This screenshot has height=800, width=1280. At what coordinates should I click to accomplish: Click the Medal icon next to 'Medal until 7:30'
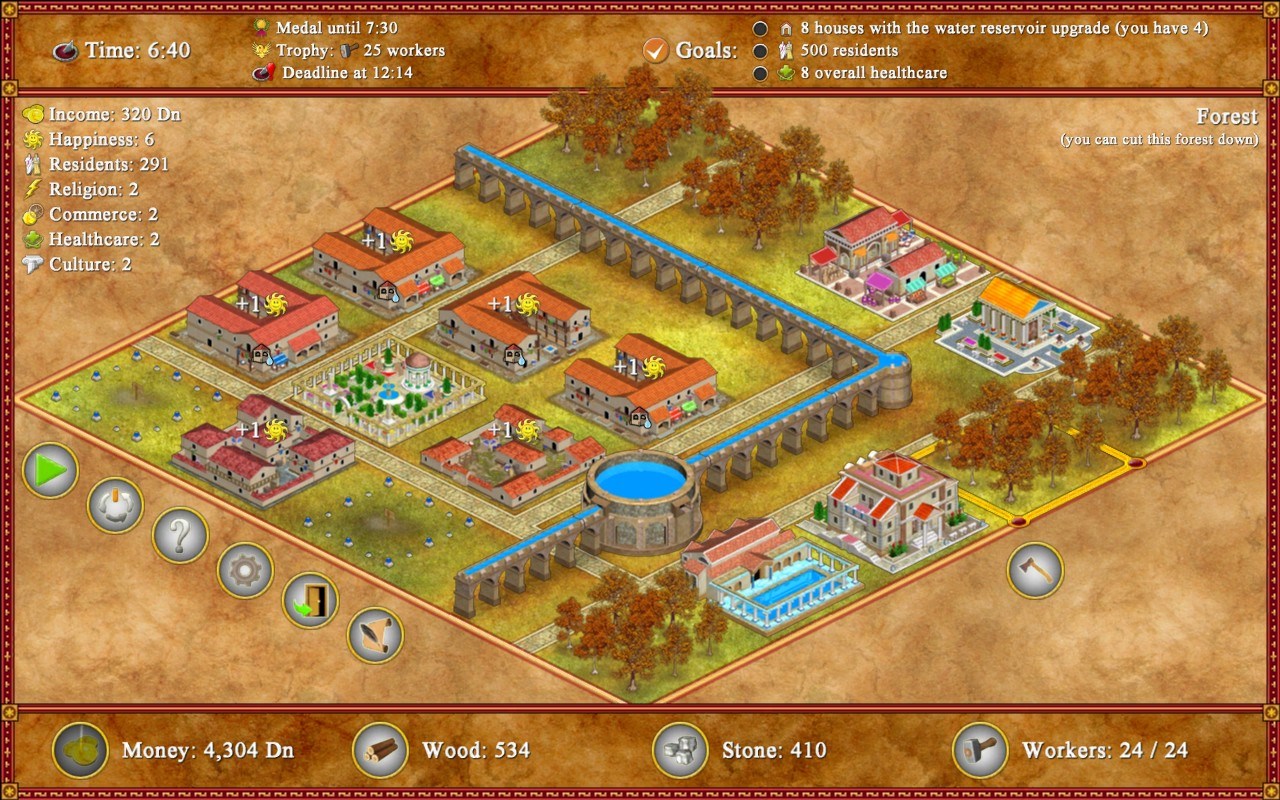pyautogui.click(x=261, y=27)
